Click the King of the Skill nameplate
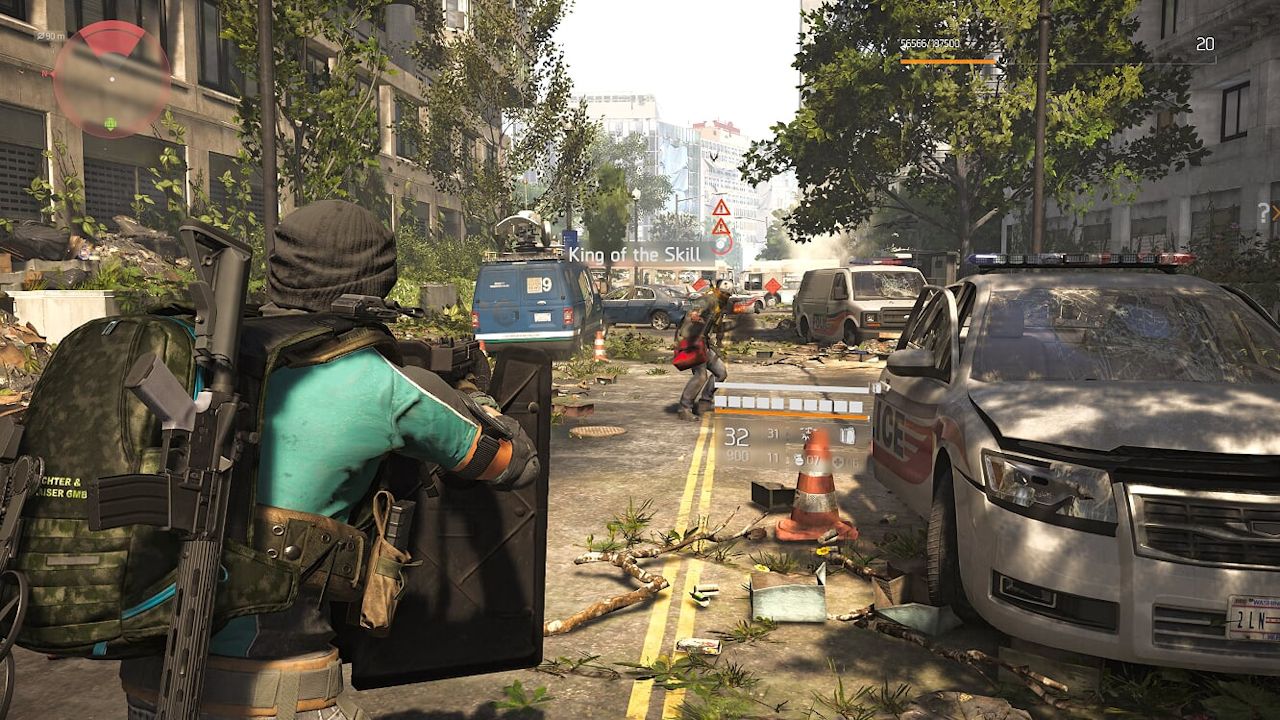1280x720 pixels. 640,254
